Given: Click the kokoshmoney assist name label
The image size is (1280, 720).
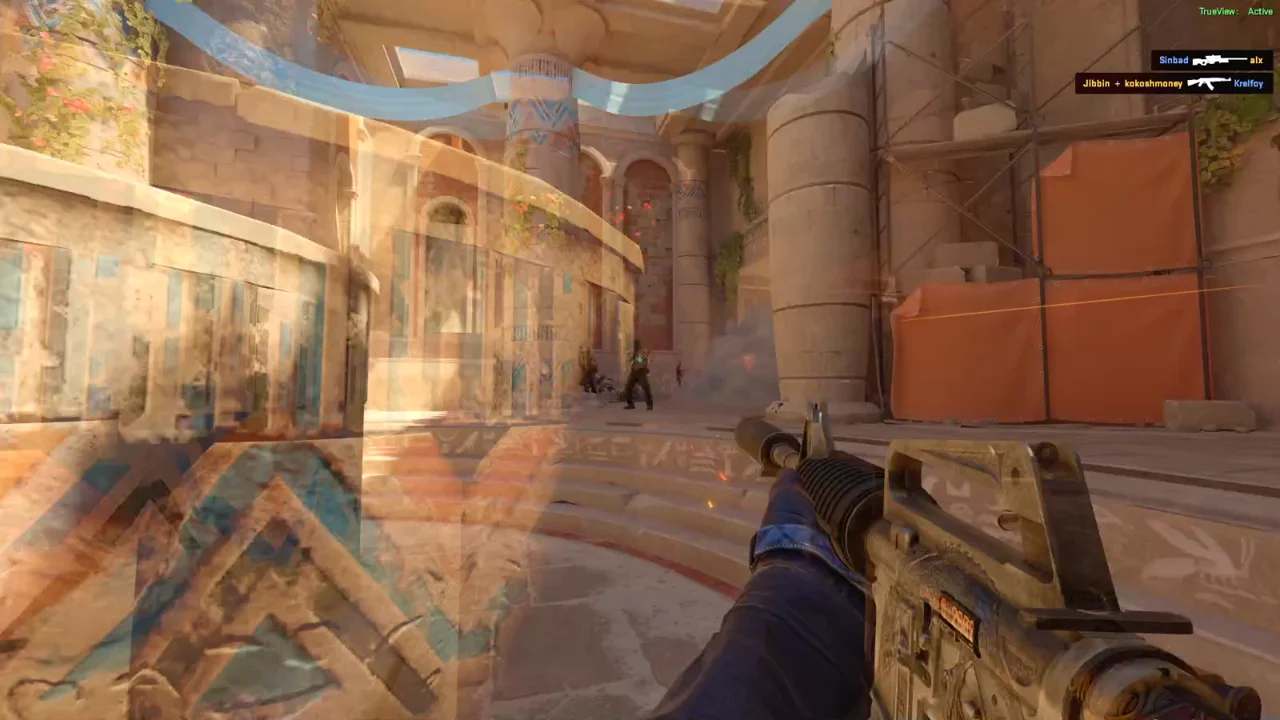Looking at the screenshot, I should pos(1153,83).
